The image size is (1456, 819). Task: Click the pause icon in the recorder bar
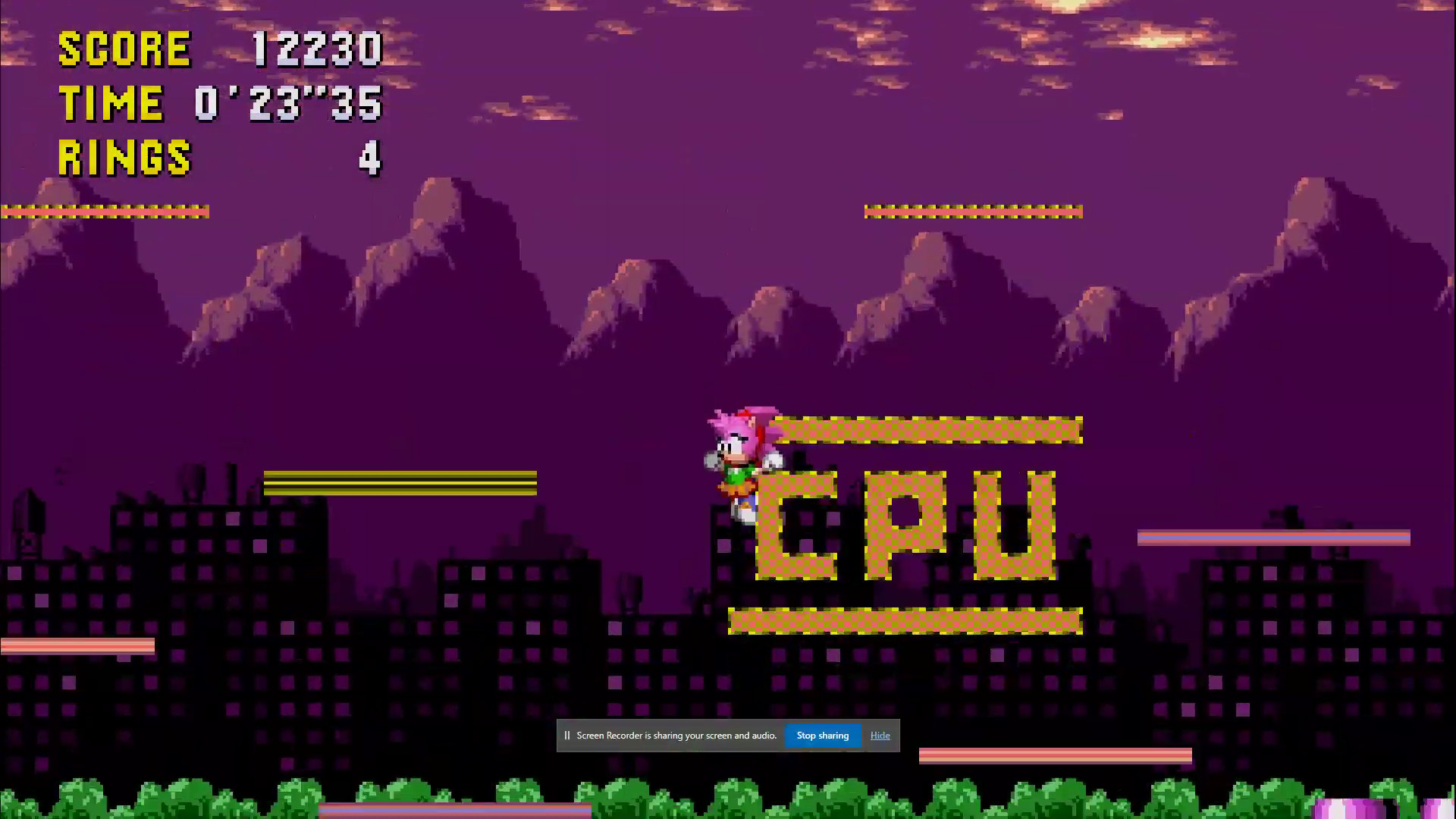567,735
